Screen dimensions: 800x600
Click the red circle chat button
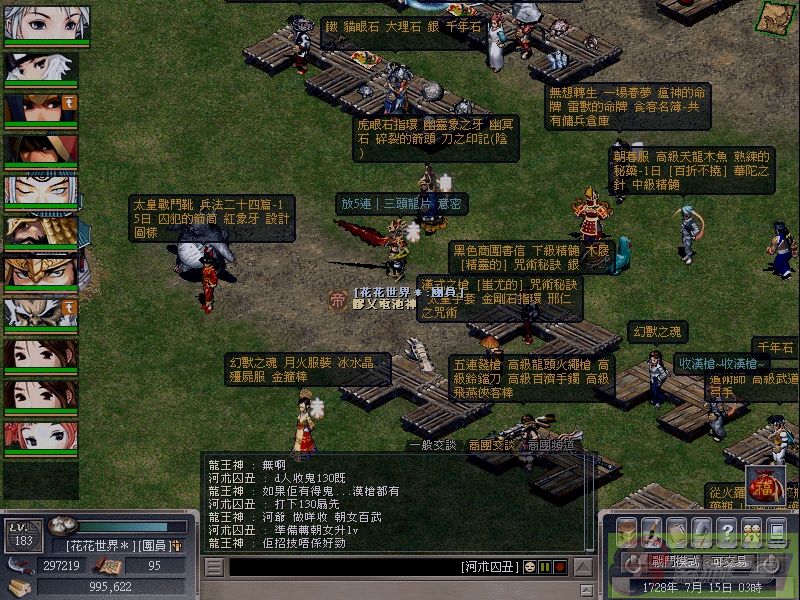pyautogui.click(x=560, y=567)
